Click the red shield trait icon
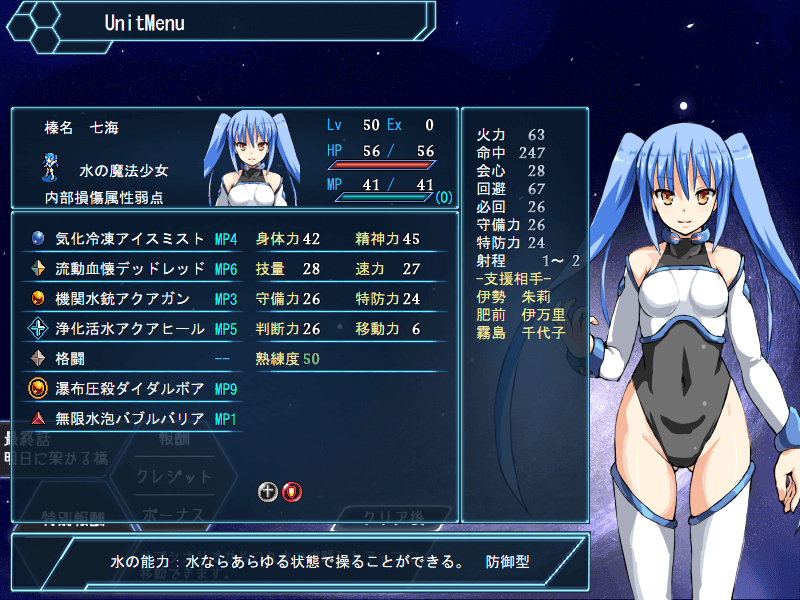 (x=291, y=491)
